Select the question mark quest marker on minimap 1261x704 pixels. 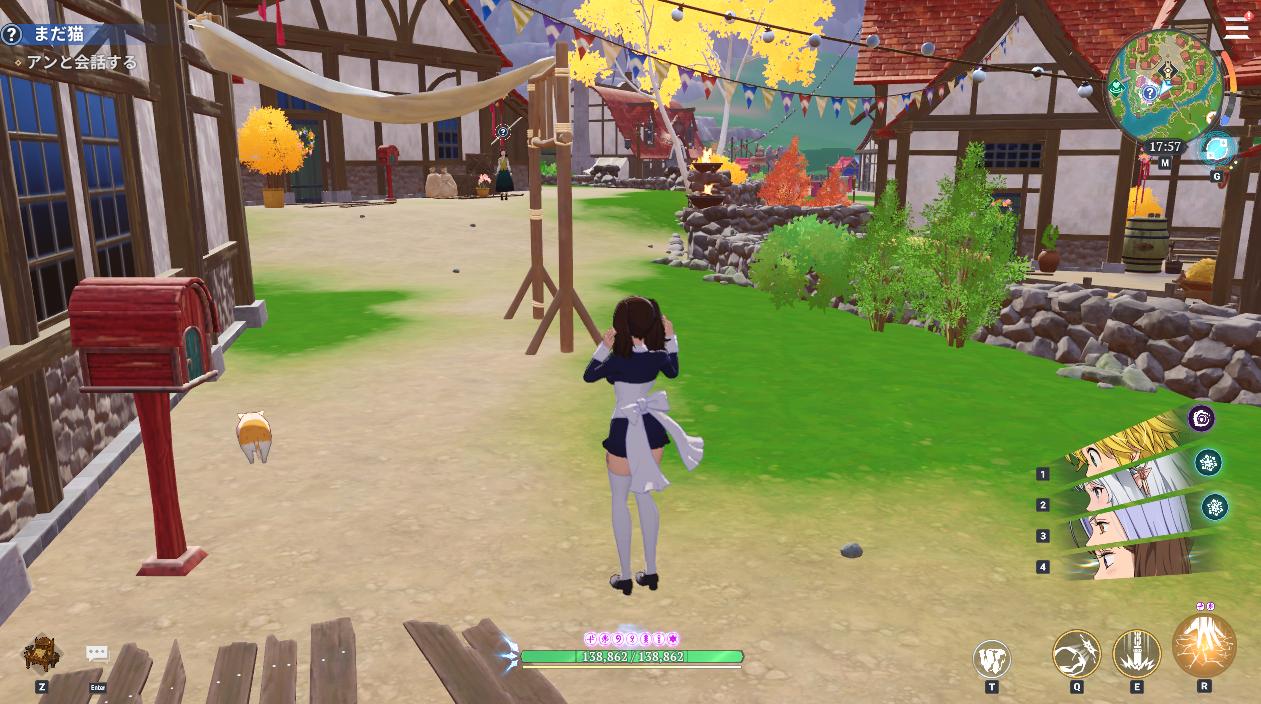point(1150,92)
